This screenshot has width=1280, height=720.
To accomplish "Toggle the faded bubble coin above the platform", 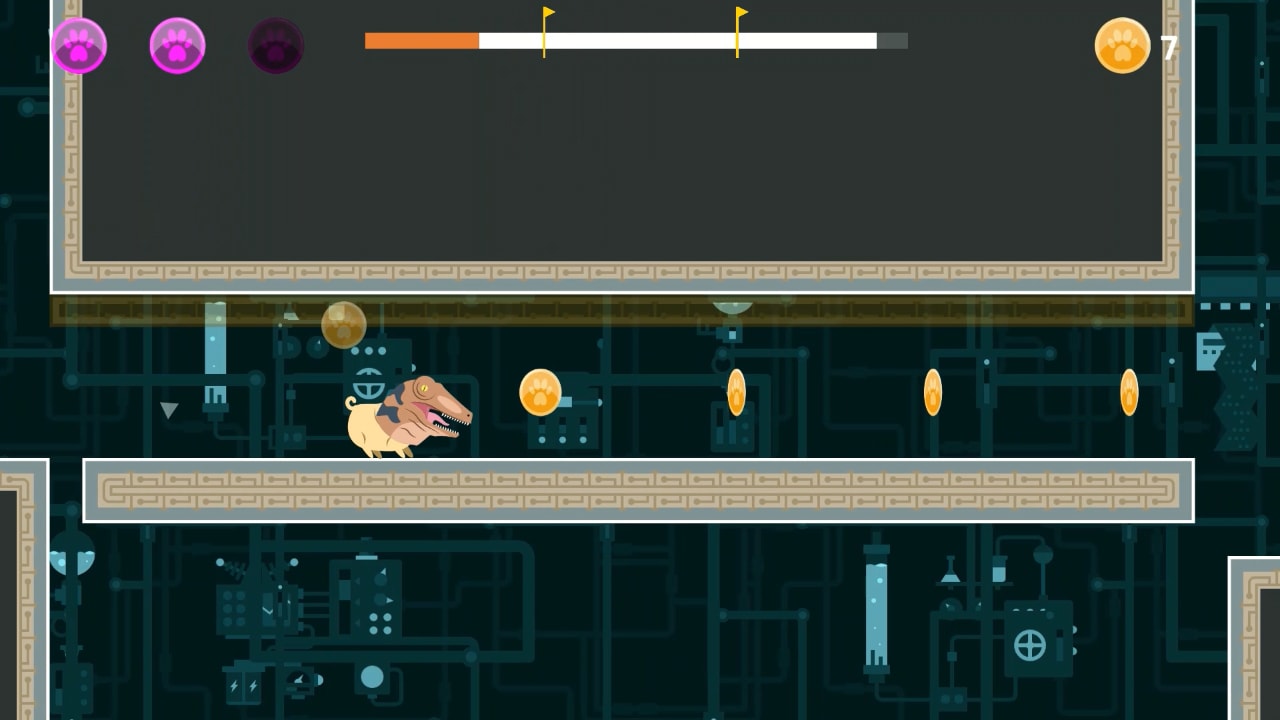I will pos(343,323).
